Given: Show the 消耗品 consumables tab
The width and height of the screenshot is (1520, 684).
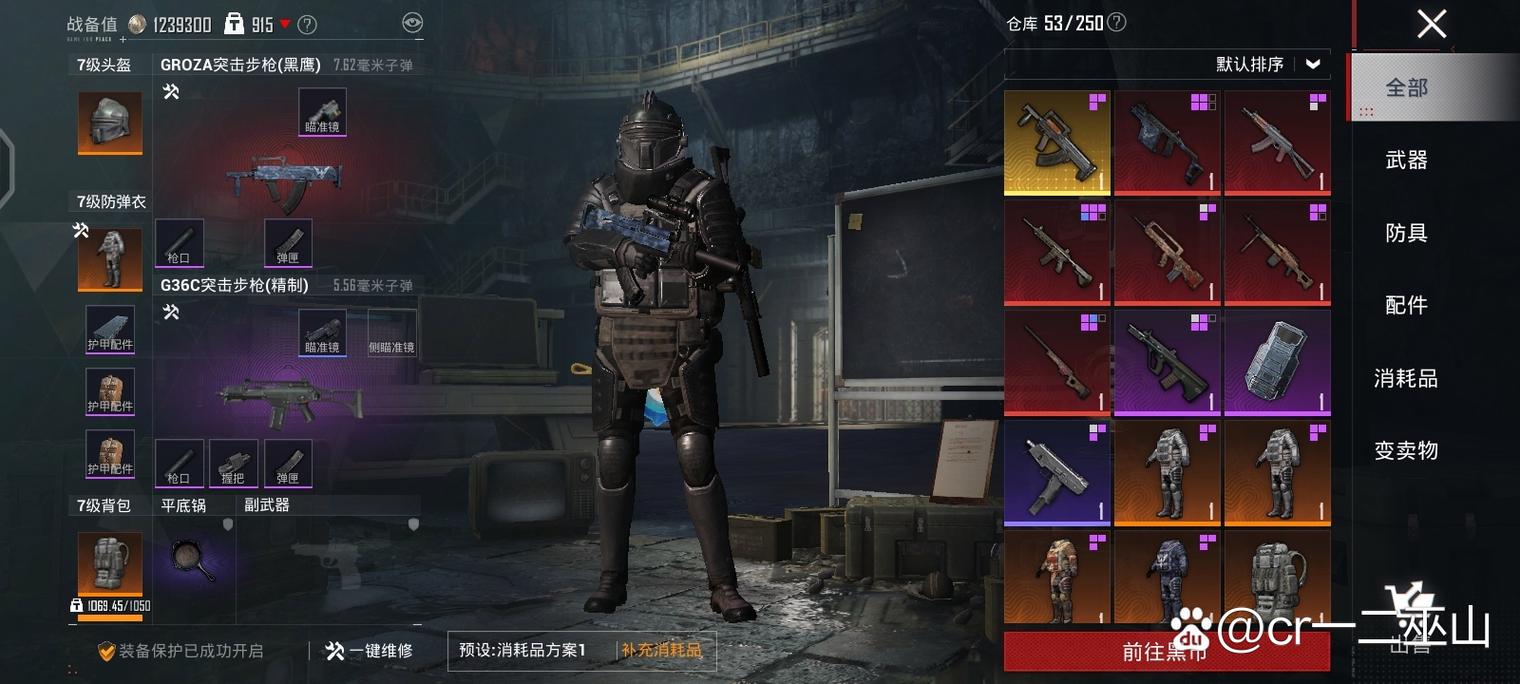Looking at the screenshot, I should coord(1405,379).
